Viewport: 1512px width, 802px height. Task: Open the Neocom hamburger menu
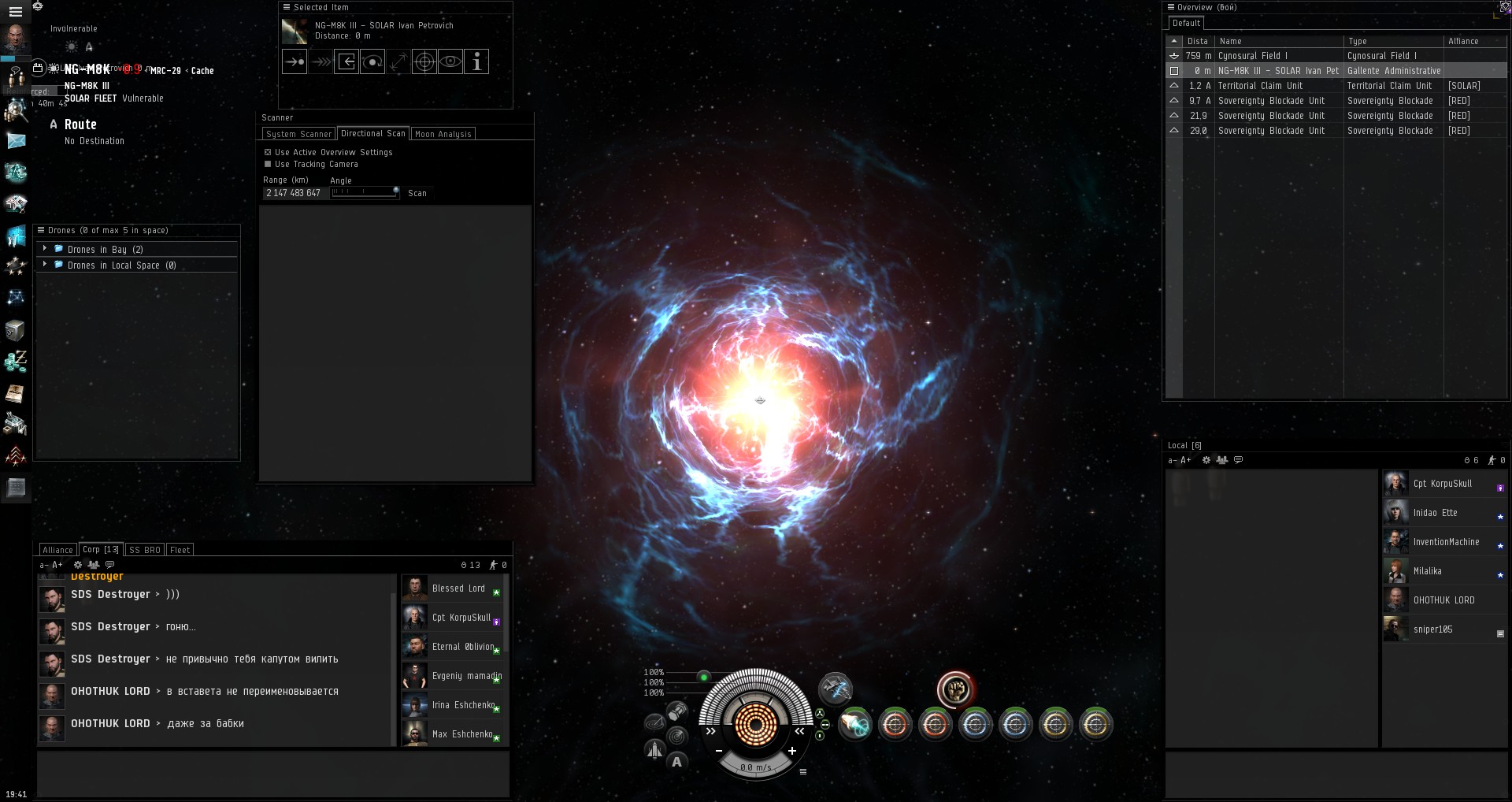point(15,12)
